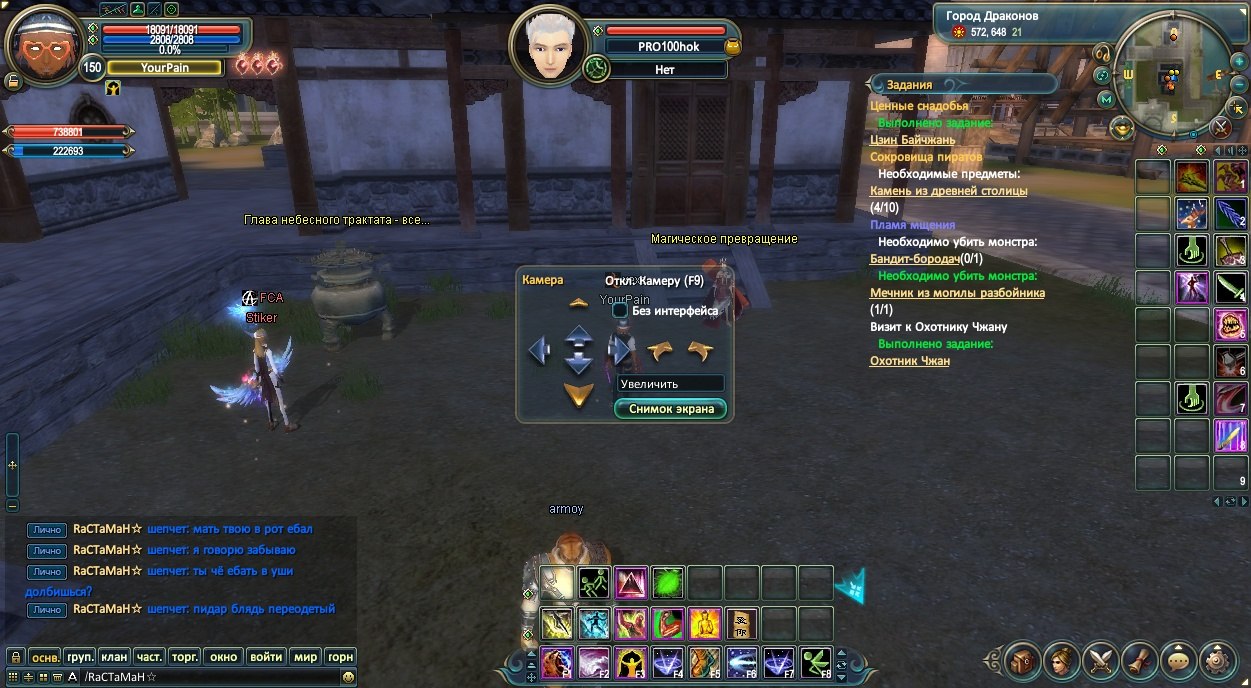Open the emoji smiley picker in chat
This screenshot has width=1251, height=688.
pyautogui.click(x=347, y=677)
